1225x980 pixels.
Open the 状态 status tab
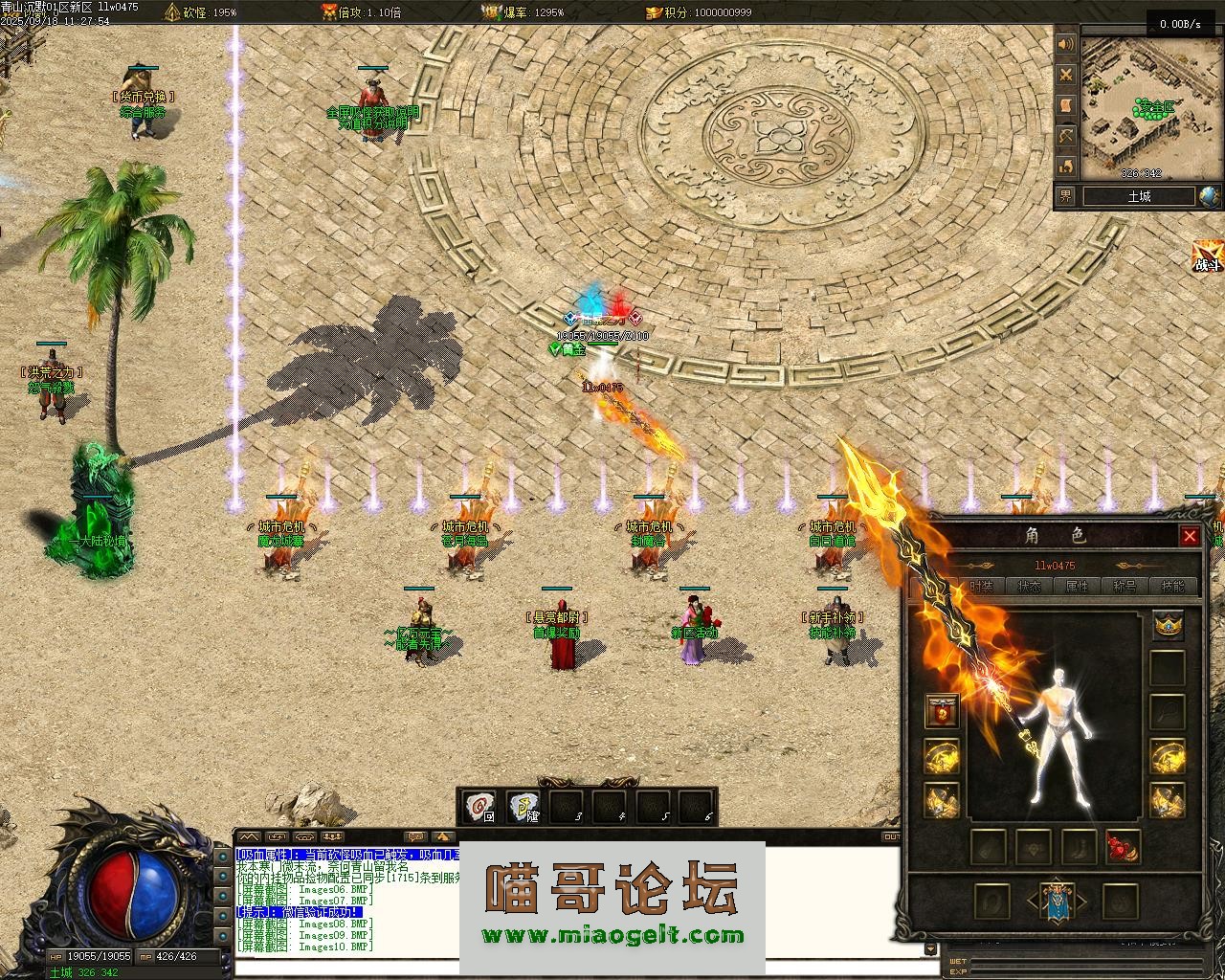pyautogui.click(x=1030, y=586)
